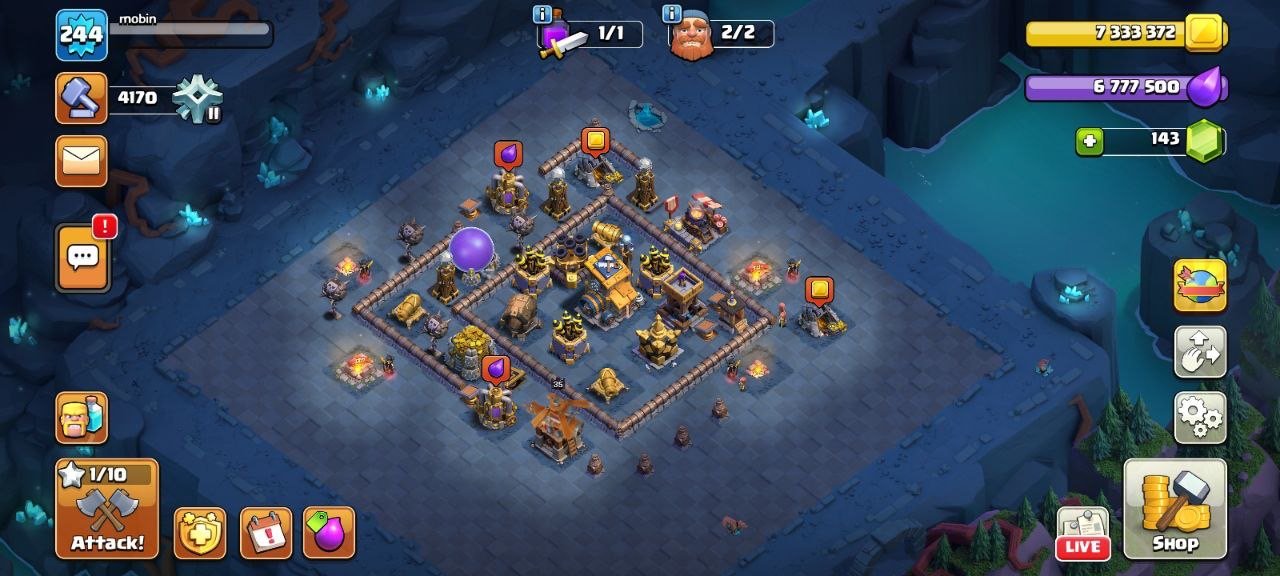View player profile via level 244 badge
Viewport: 1280px width, 576px height.
click(81, 35)
